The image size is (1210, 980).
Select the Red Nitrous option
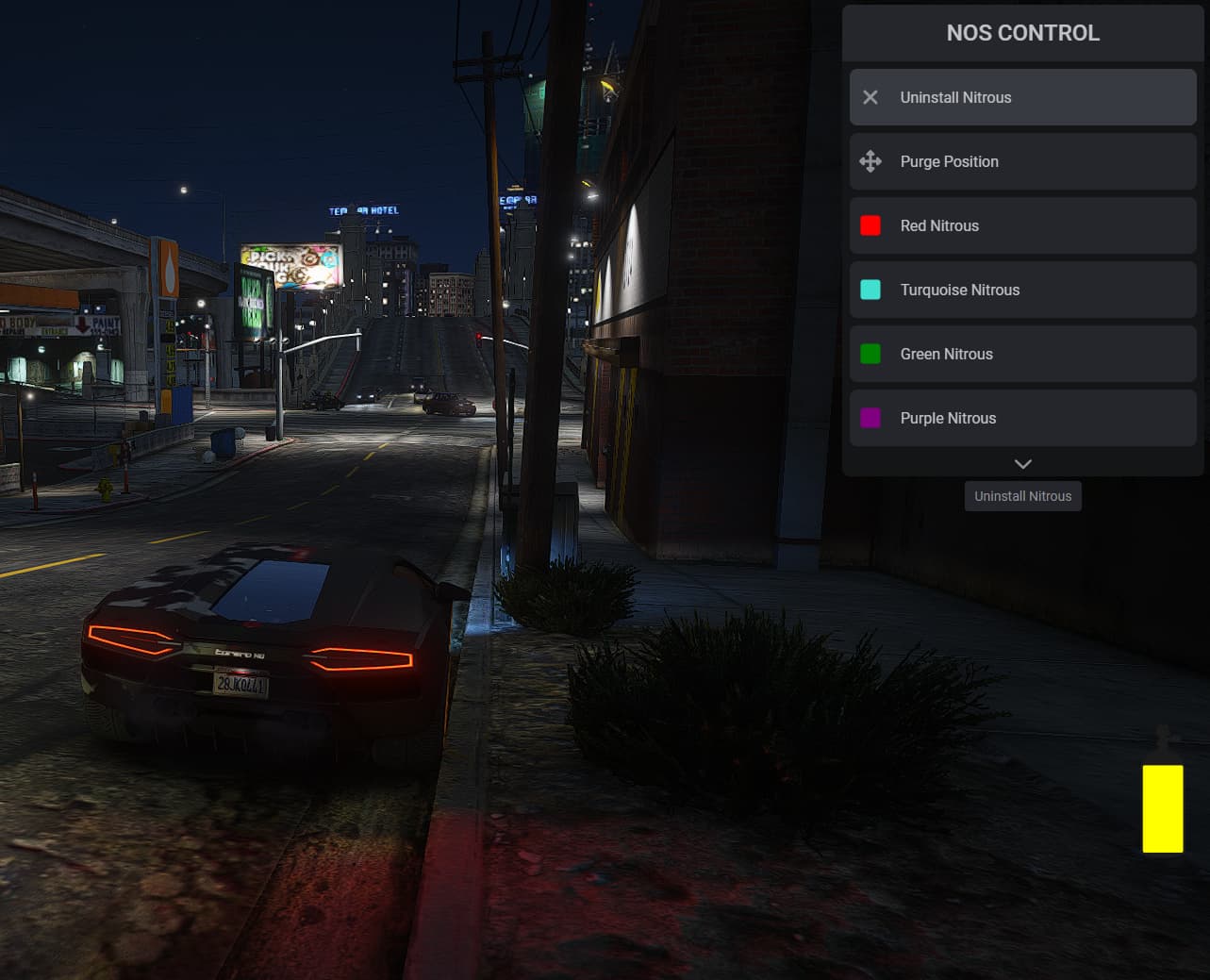tap(1022, 225)
